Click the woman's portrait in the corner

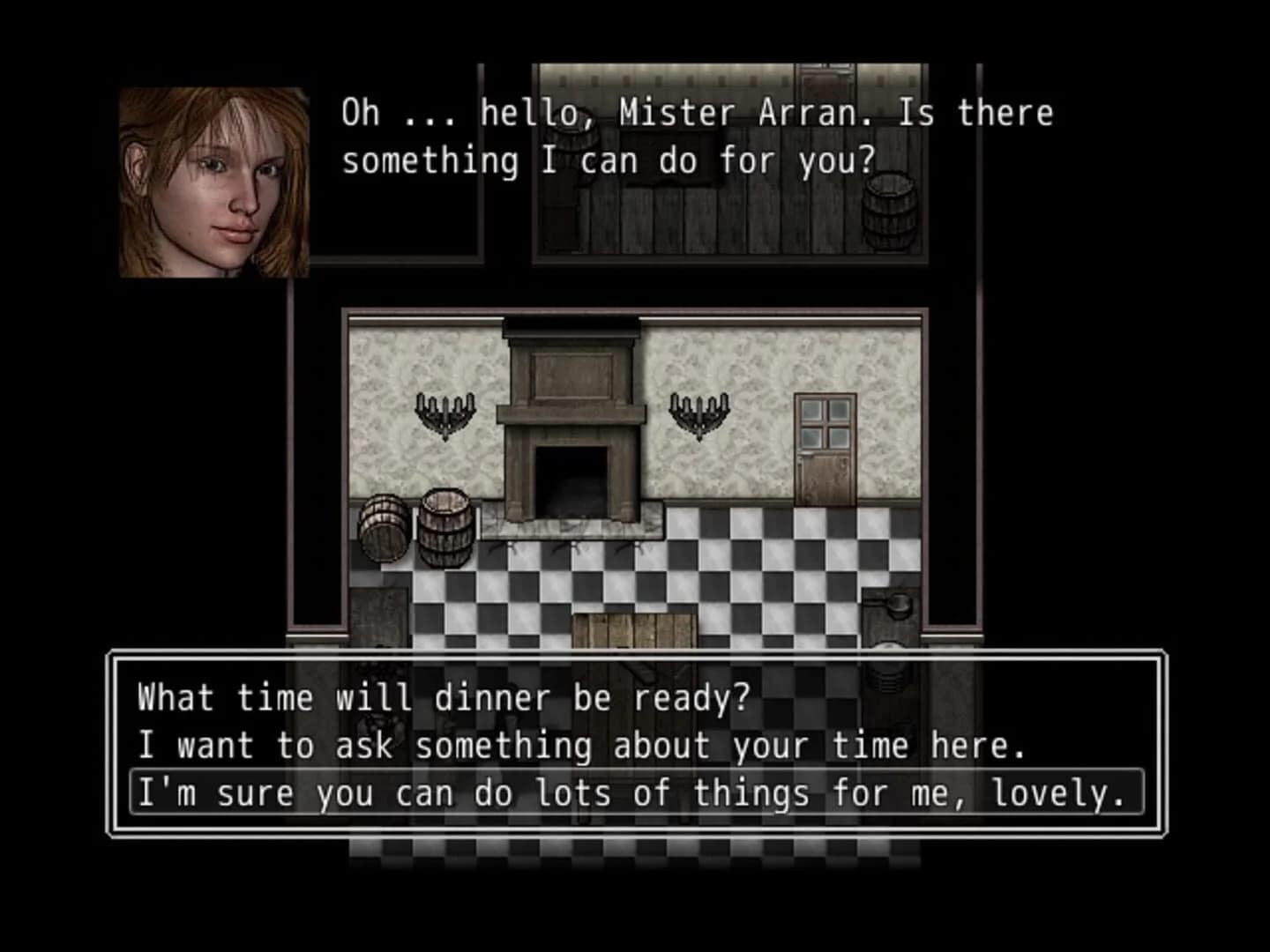pos(210,182)
